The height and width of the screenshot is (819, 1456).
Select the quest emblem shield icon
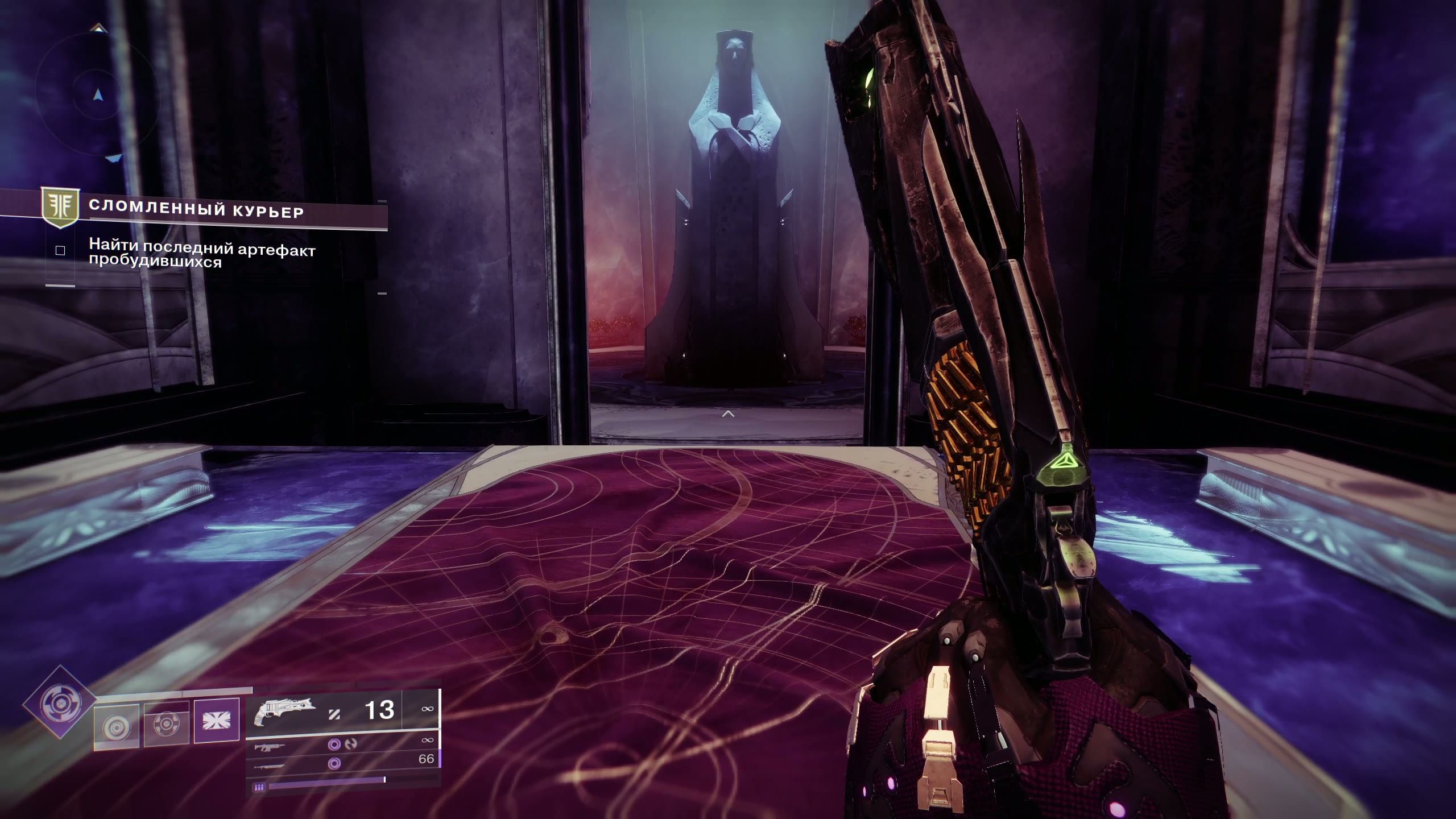tap(60, 209)
